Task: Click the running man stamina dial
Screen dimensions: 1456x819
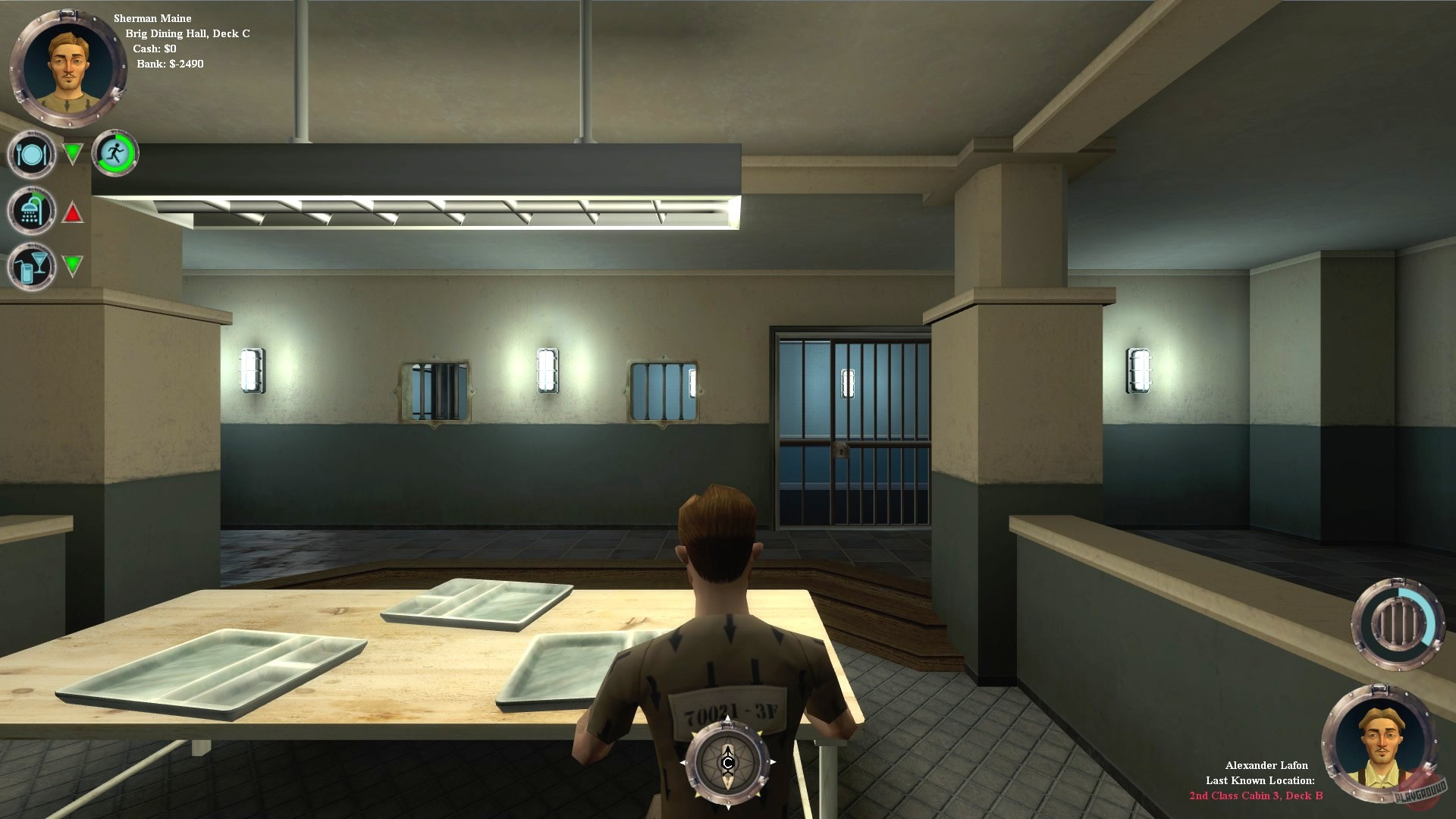Action: coord(115,153)
